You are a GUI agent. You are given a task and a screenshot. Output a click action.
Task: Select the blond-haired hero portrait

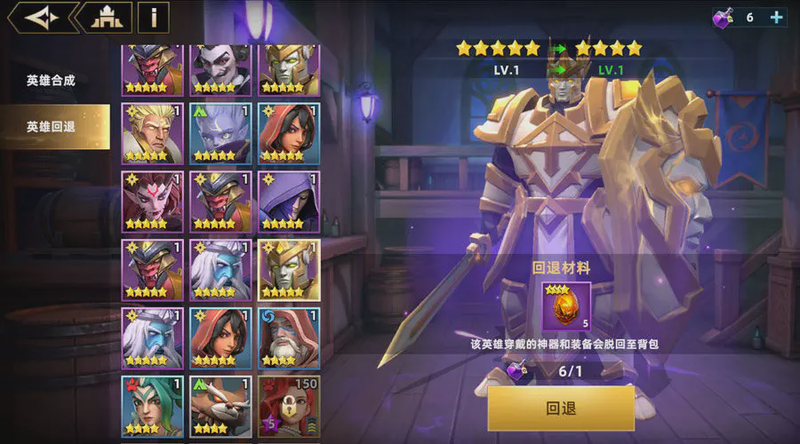151,133
